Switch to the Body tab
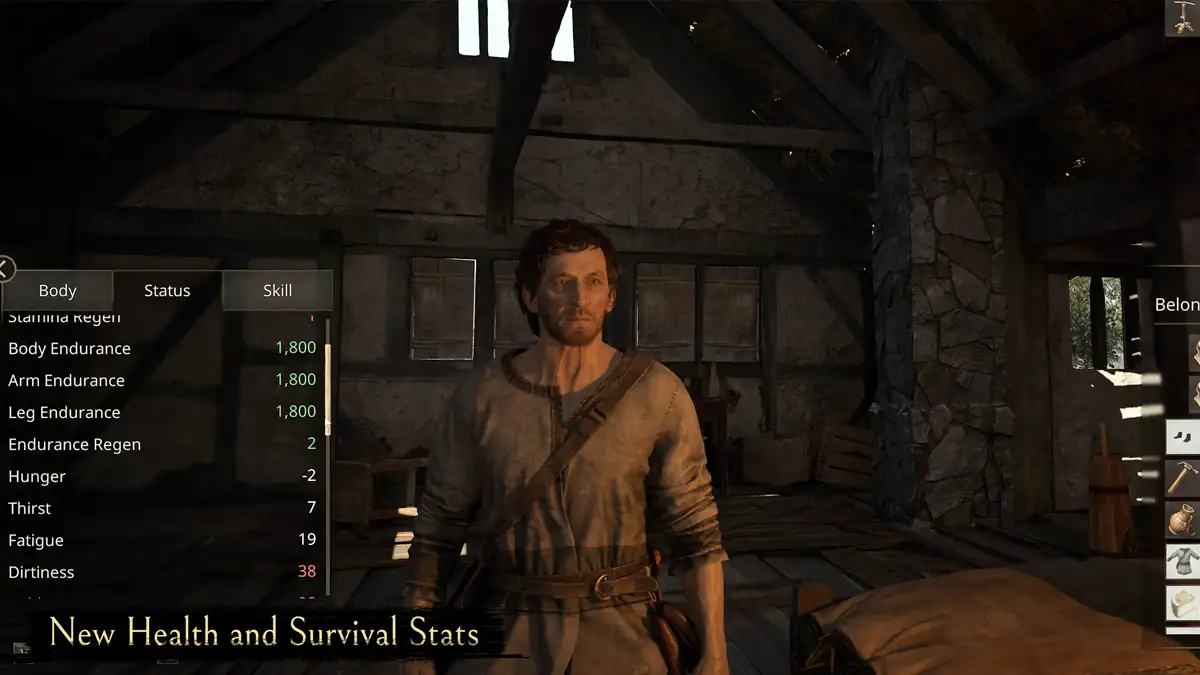This screenshot has height=675, width=1200. click(57, 291)
